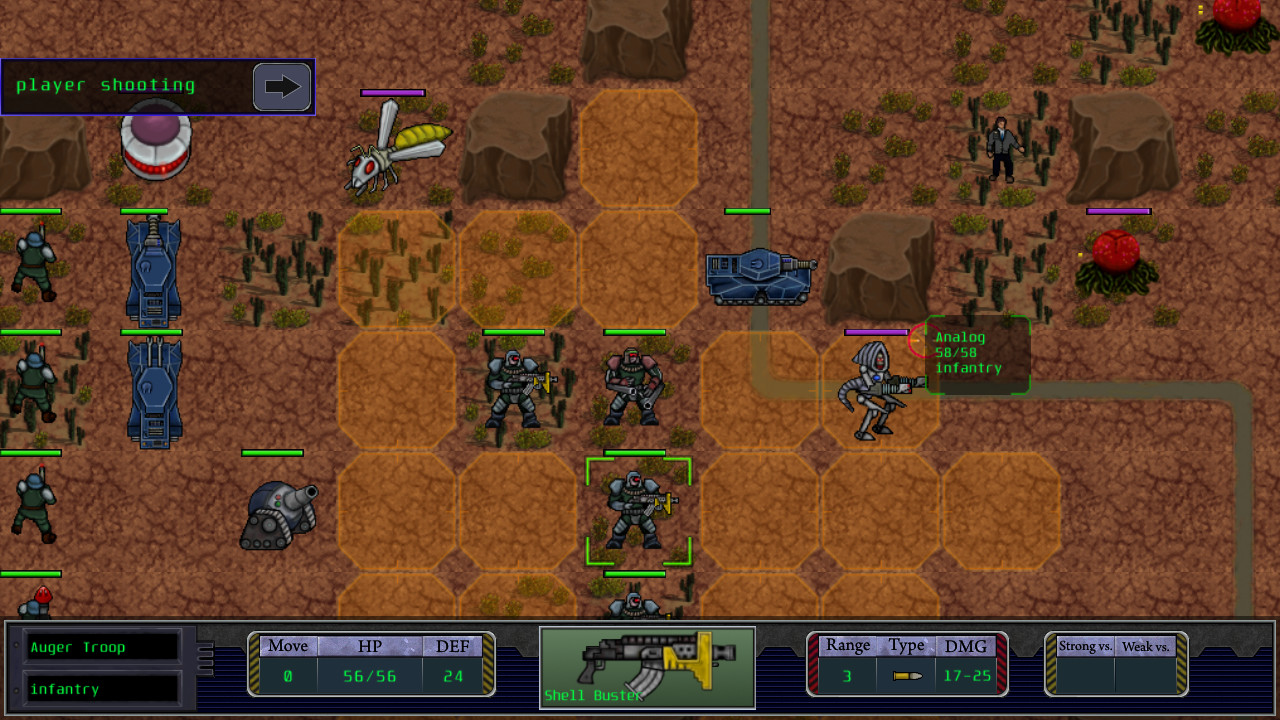Click the purple morale bar above the wasp
Image resolution: width=1280 pixels, height=720 pixels.
[x=392, y=93]
